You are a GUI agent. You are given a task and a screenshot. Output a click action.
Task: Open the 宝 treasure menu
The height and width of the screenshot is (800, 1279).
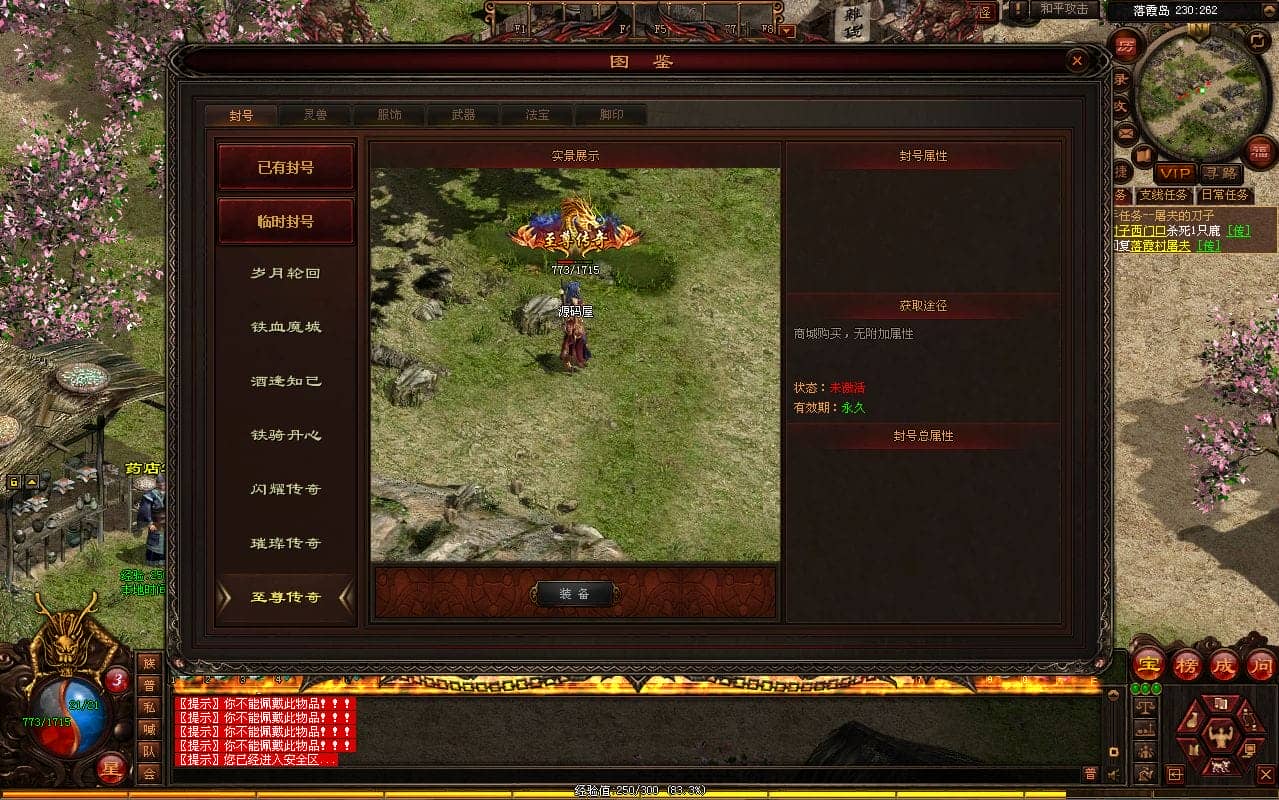tap(1149, 664)
